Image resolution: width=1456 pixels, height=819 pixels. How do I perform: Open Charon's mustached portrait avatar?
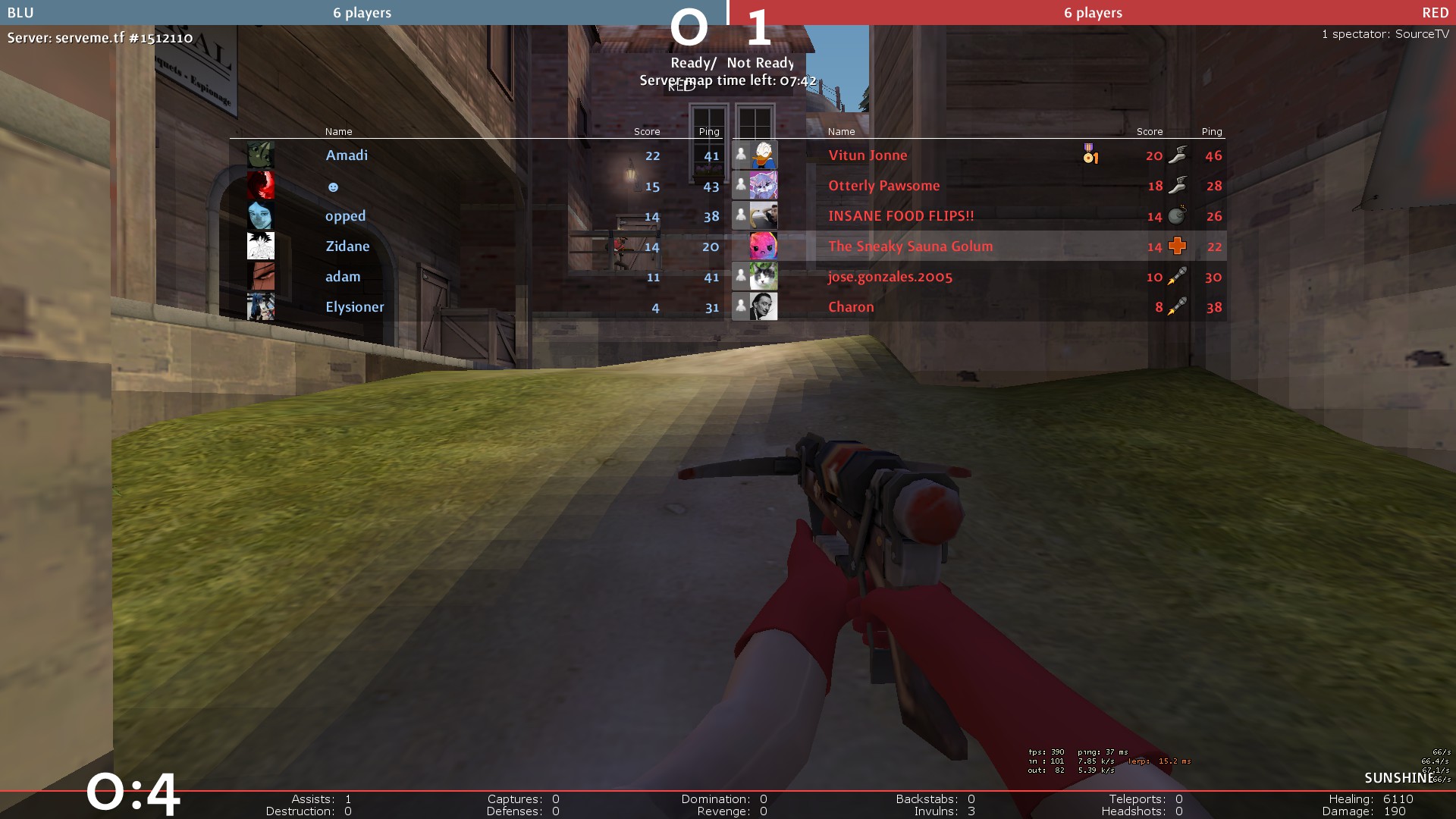[x=763, y=306]
